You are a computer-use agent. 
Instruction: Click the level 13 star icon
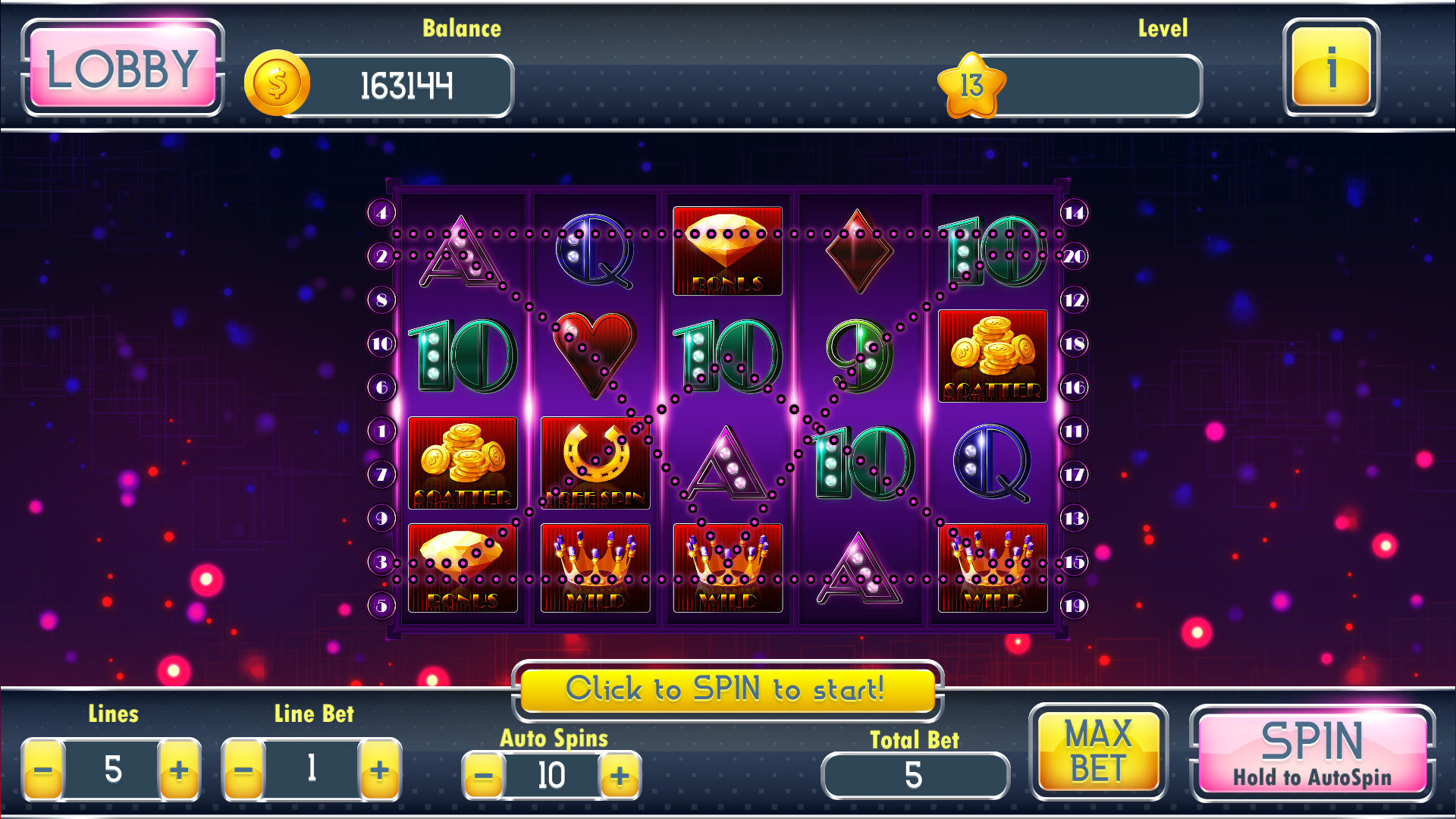[x=974, y=86]
